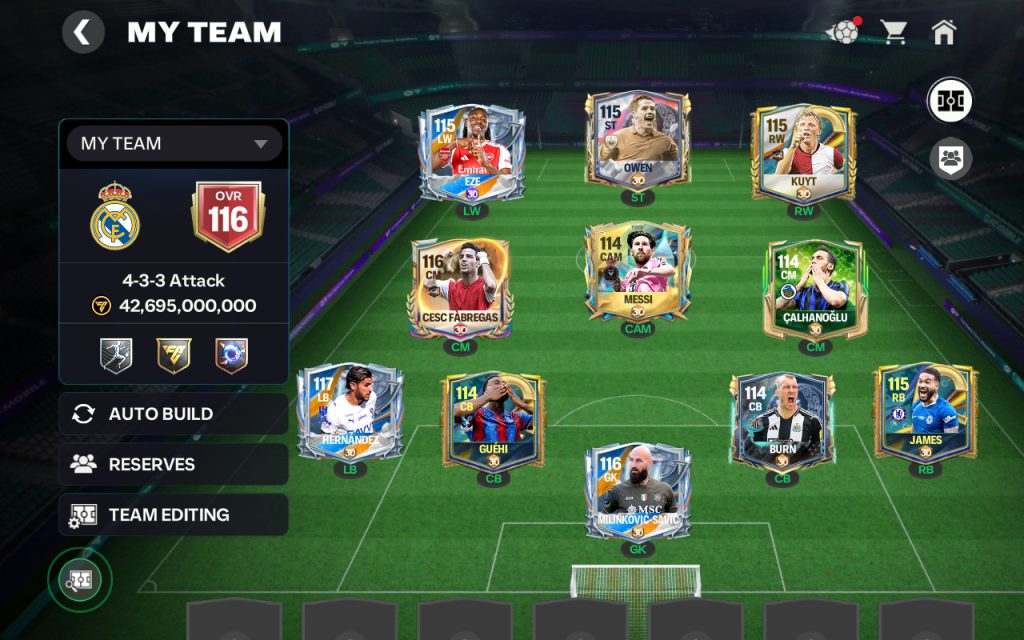
Task: Open the football notification icon
Action: coord(842,32)
